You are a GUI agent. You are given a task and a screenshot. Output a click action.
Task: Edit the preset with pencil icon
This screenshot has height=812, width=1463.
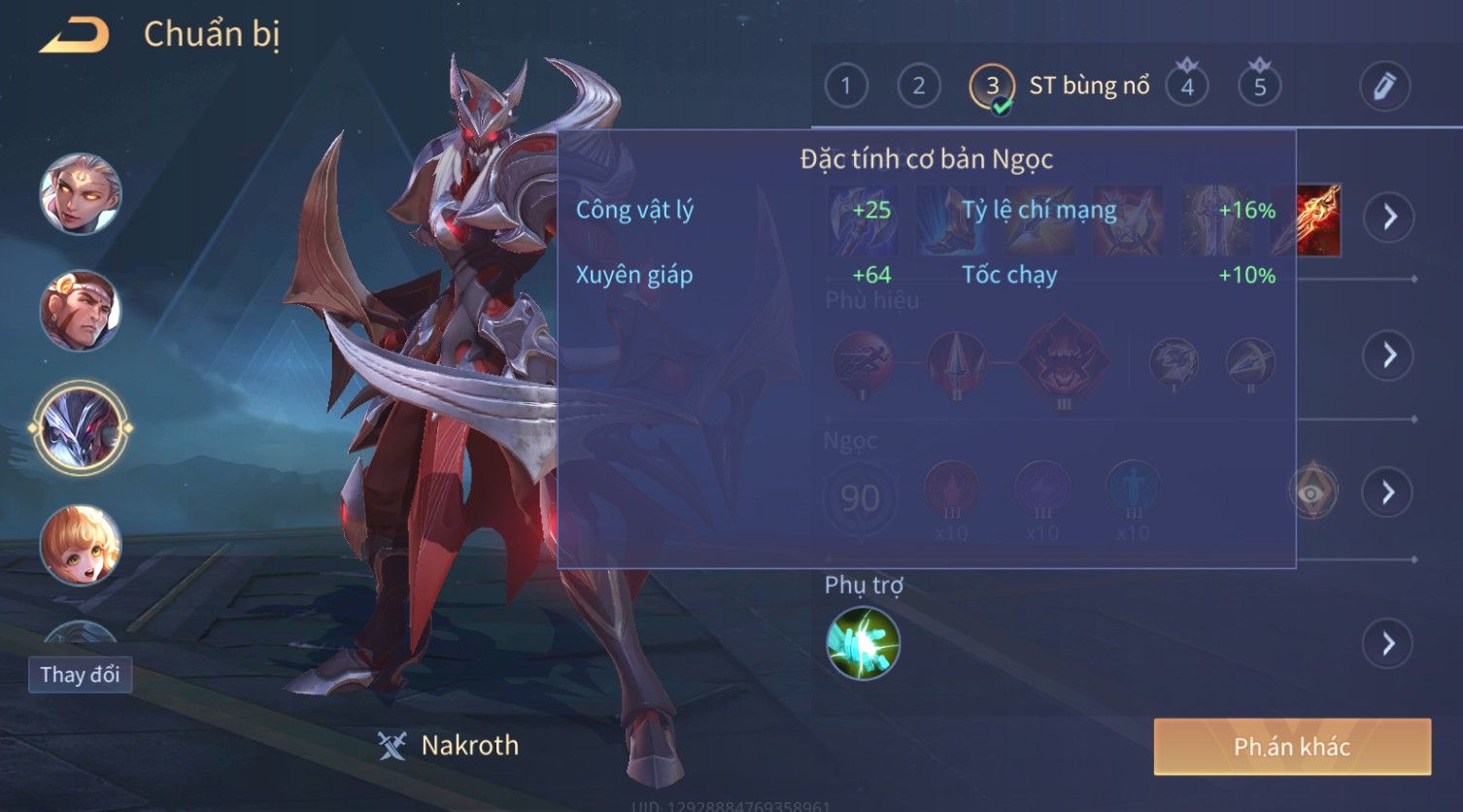click(1384, 86)
